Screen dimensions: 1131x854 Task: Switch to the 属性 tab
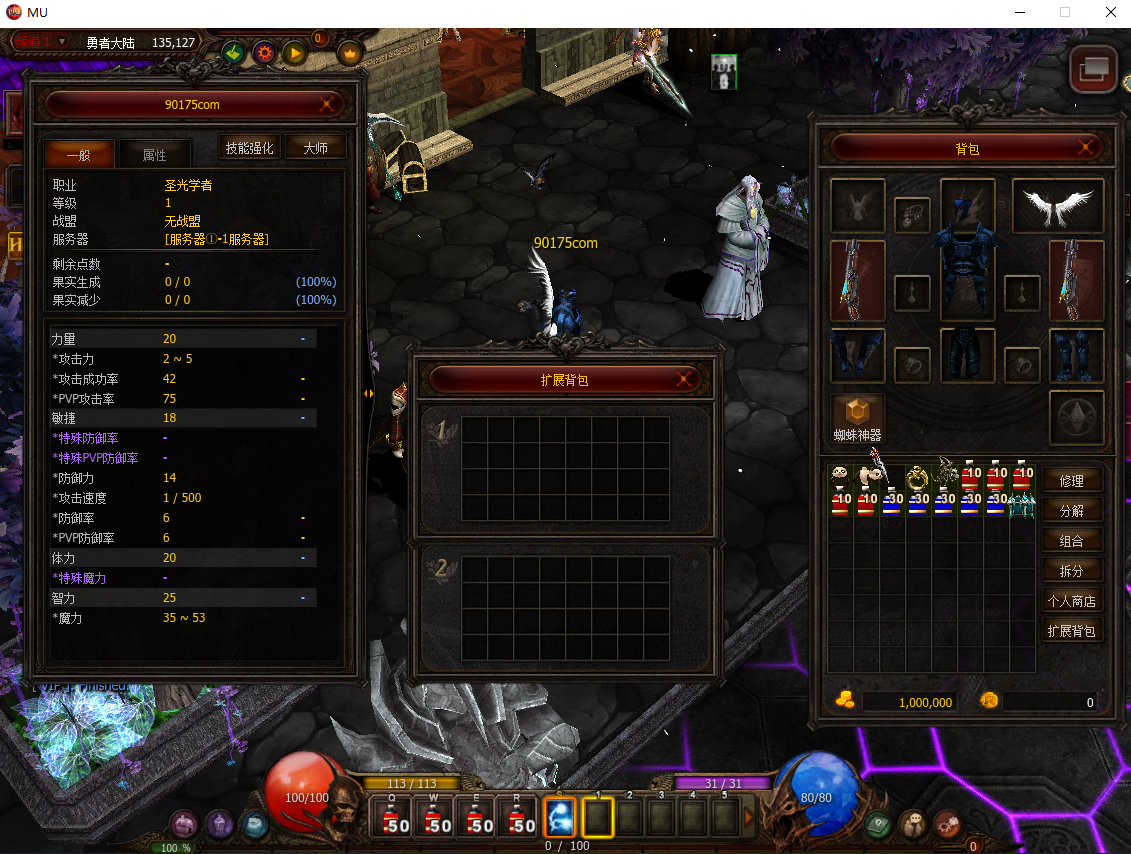coord(154,155)
